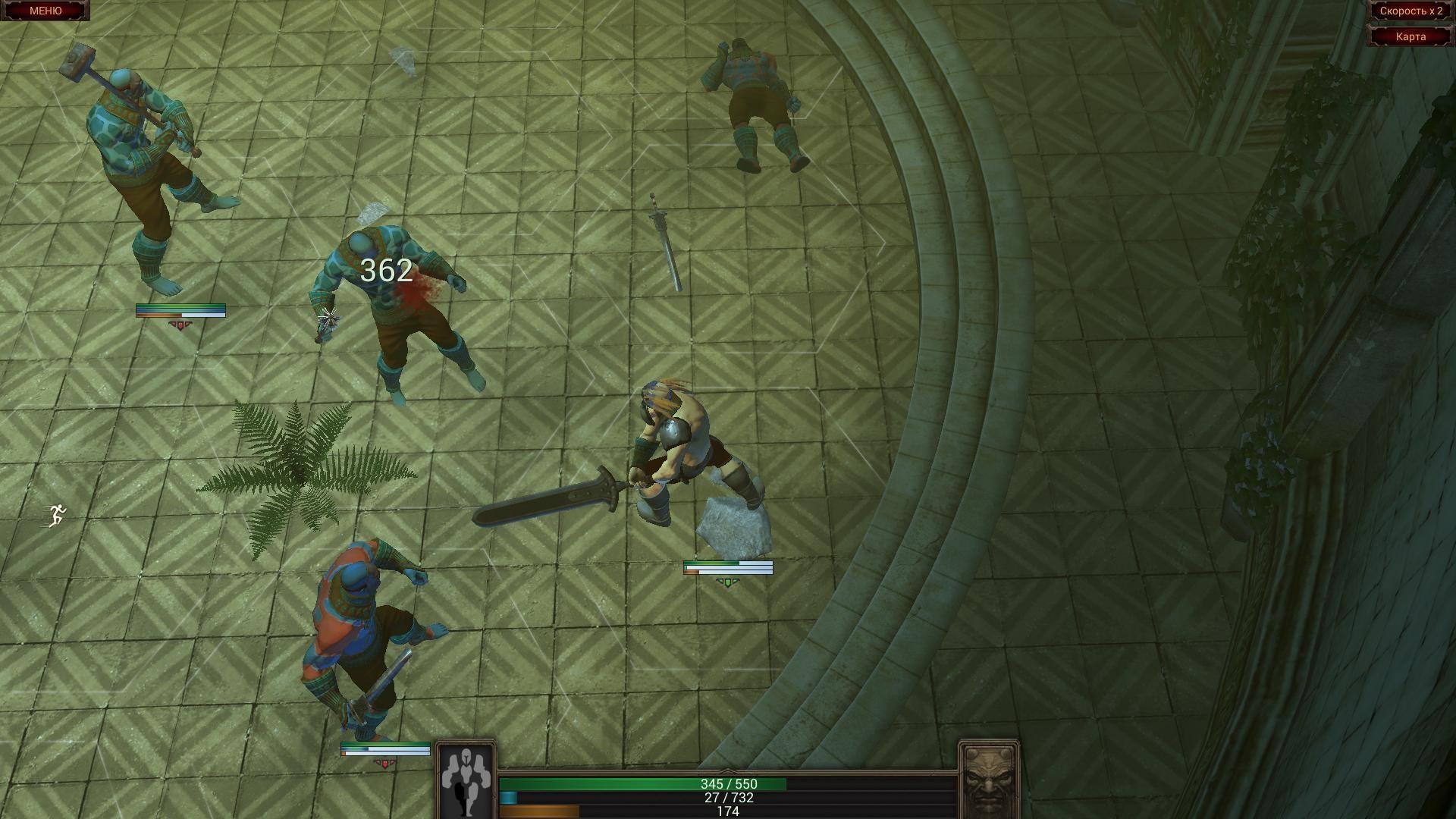
Task: Click the running figure icon
Action: tap(57, 516)
